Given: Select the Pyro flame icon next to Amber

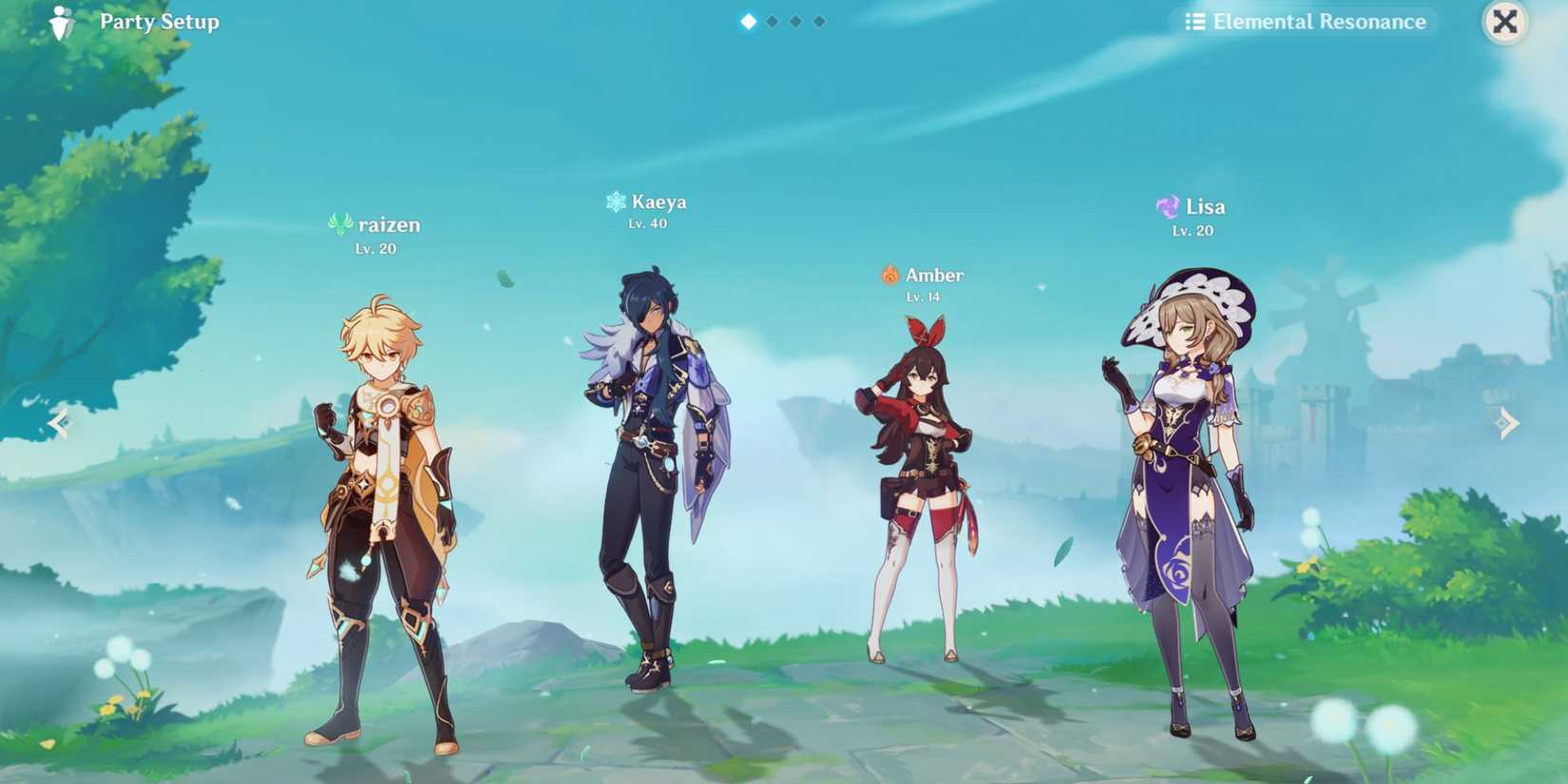Looking at the screenshot, I should [x=890, y=274].
